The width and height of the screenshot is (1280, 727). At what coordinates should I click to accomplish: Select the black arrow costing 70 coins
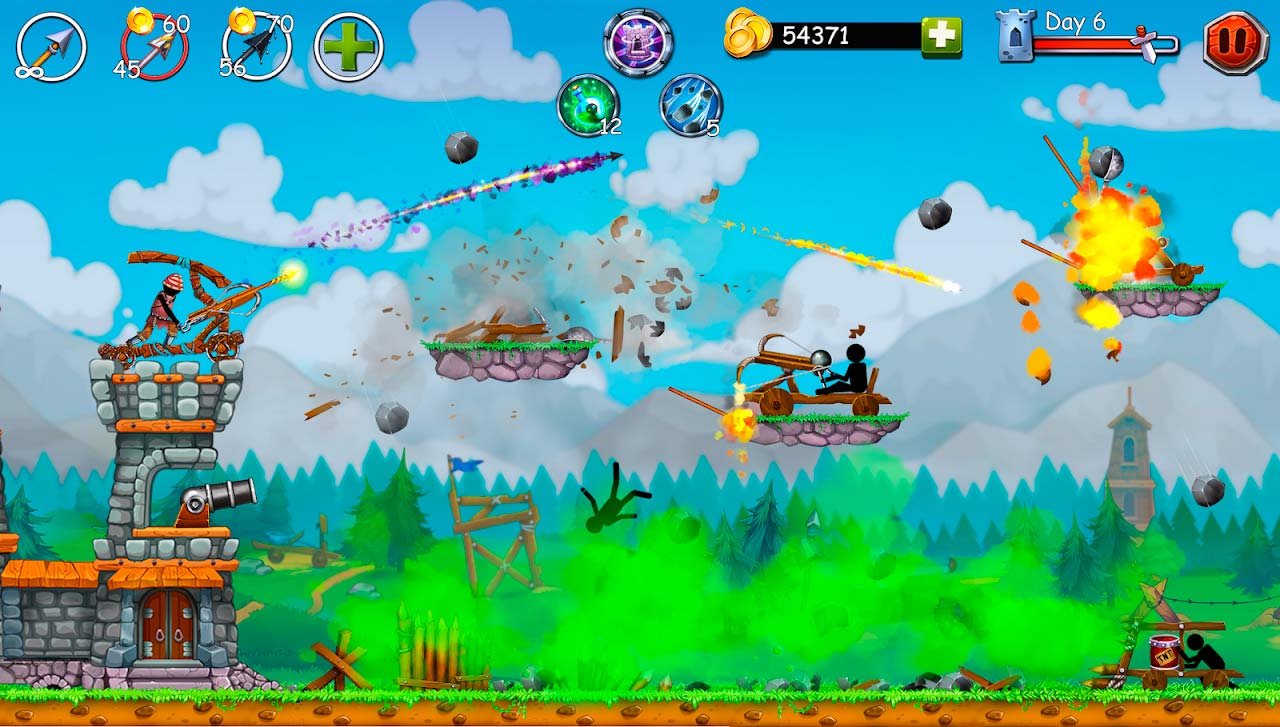(255, 47)
